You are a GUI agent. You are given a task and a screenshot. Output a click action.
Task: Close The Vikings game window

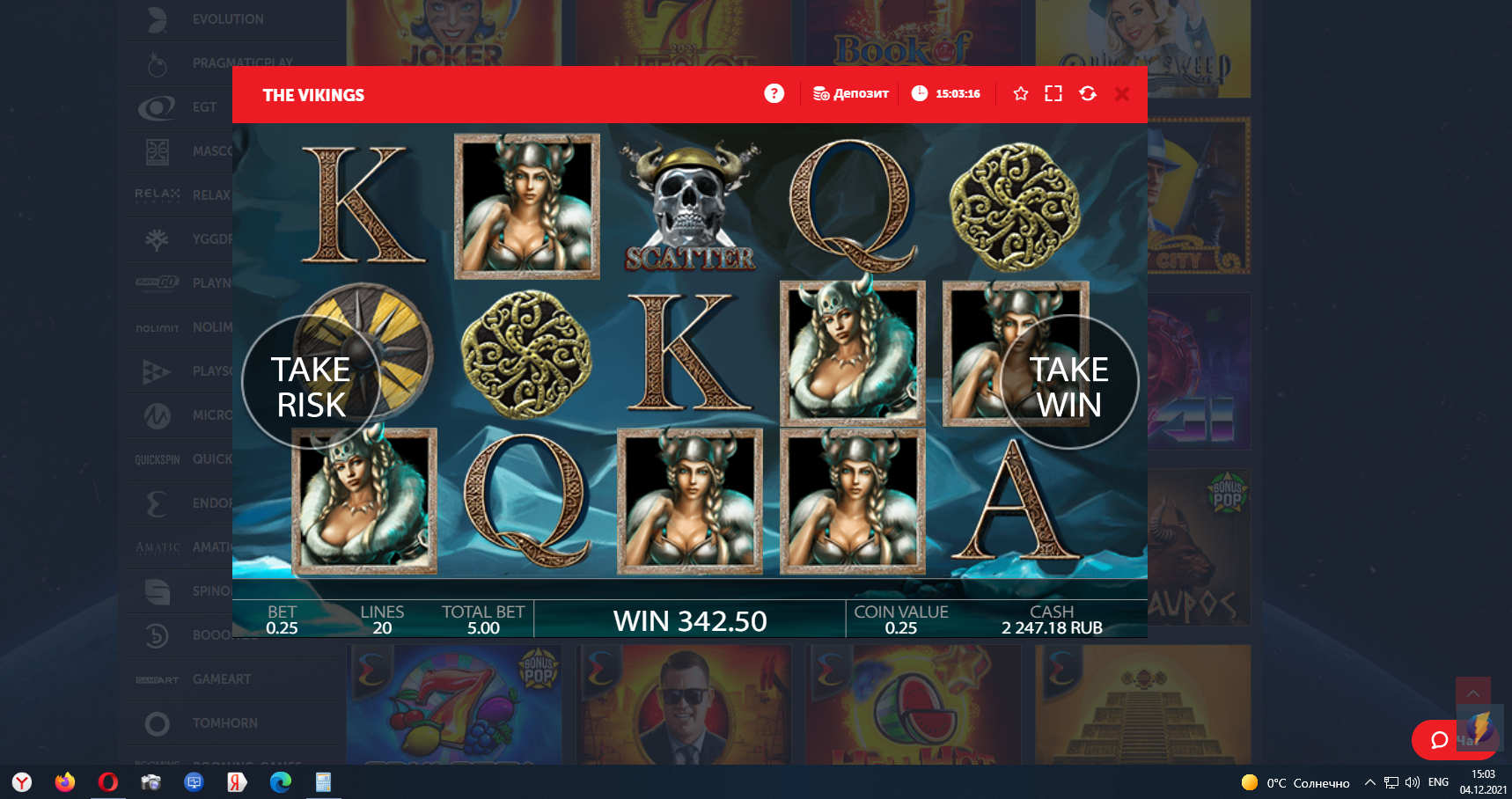1122,94
